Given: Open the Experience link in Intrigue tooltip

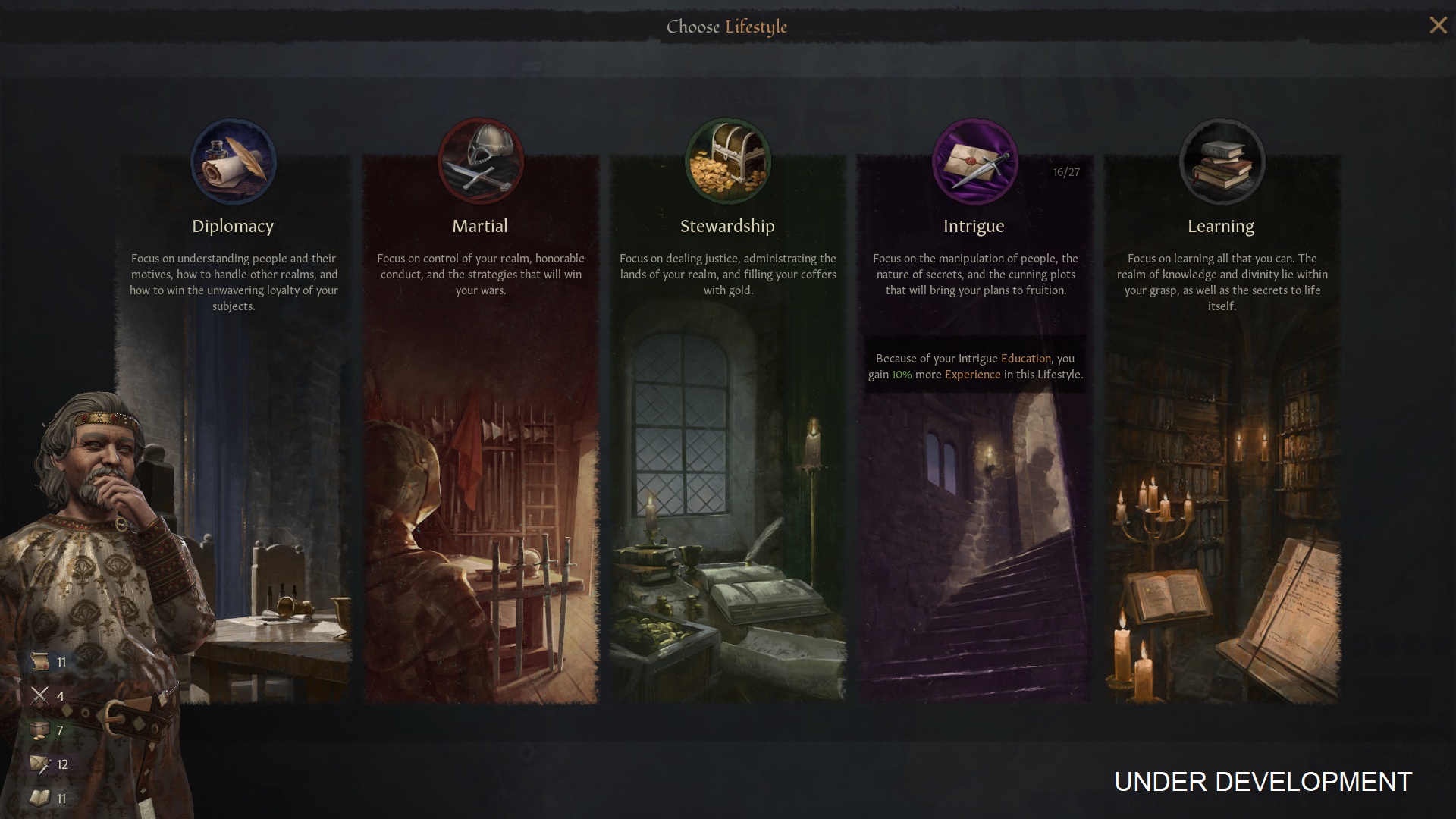Looking at the screenshot, I should pyautogui.click(x=972, y=375).
